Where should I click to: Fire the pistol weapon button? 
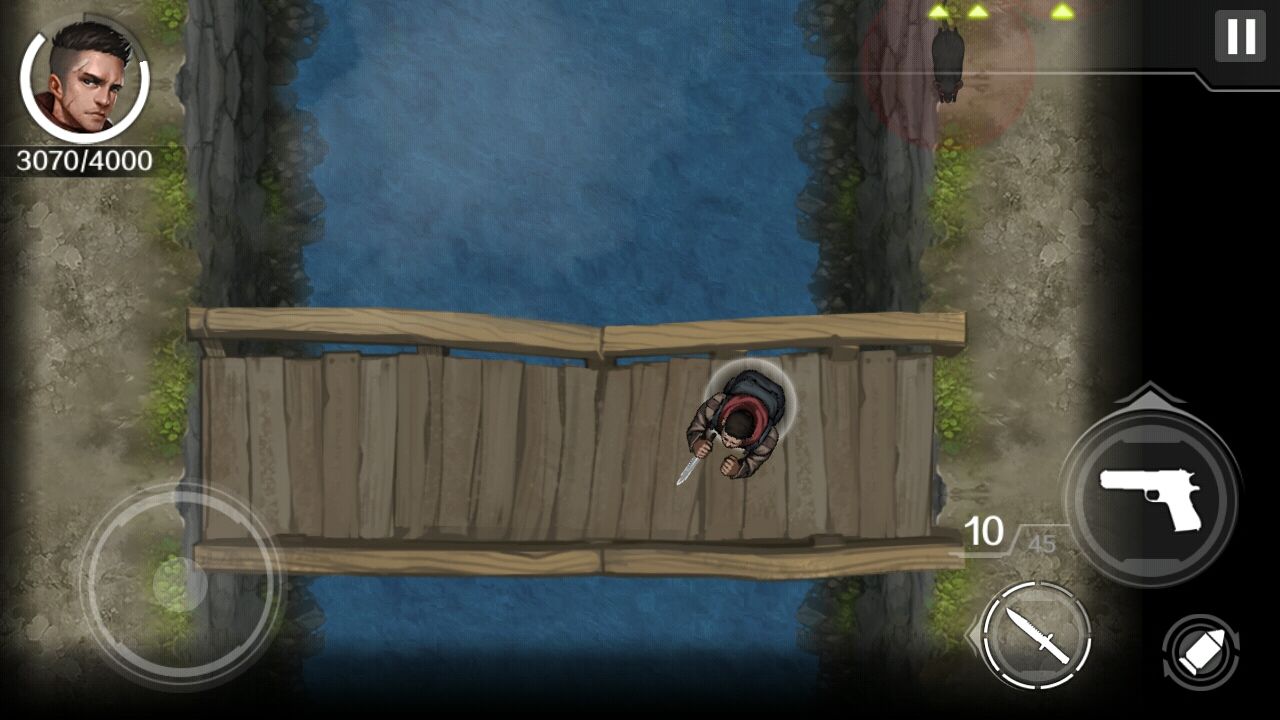point(1150,496)
